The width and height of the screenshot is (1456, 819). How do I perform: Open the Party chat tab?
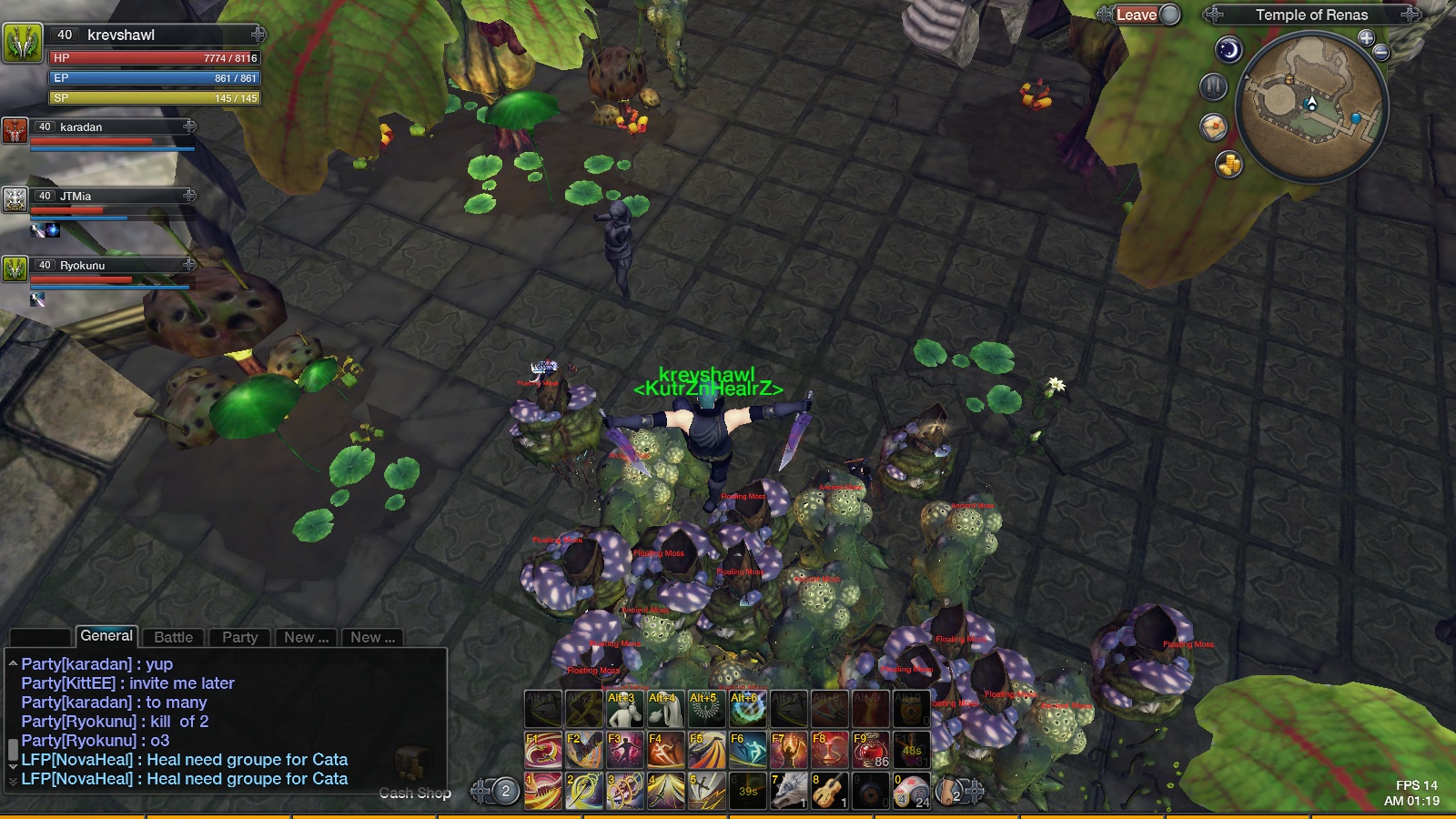point(238,637)
